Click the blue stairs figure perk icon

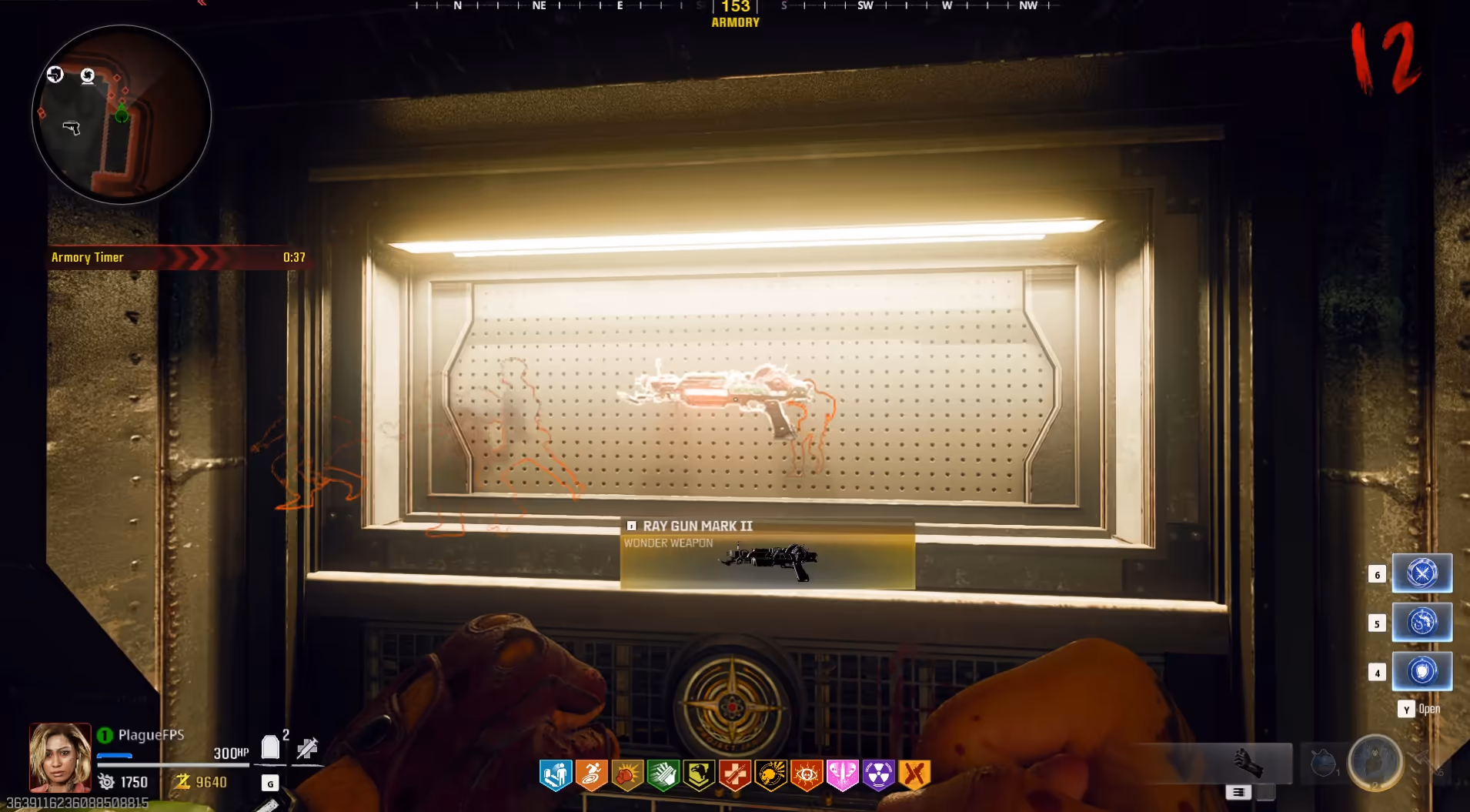pyautogui.click(x=556, y=775)
